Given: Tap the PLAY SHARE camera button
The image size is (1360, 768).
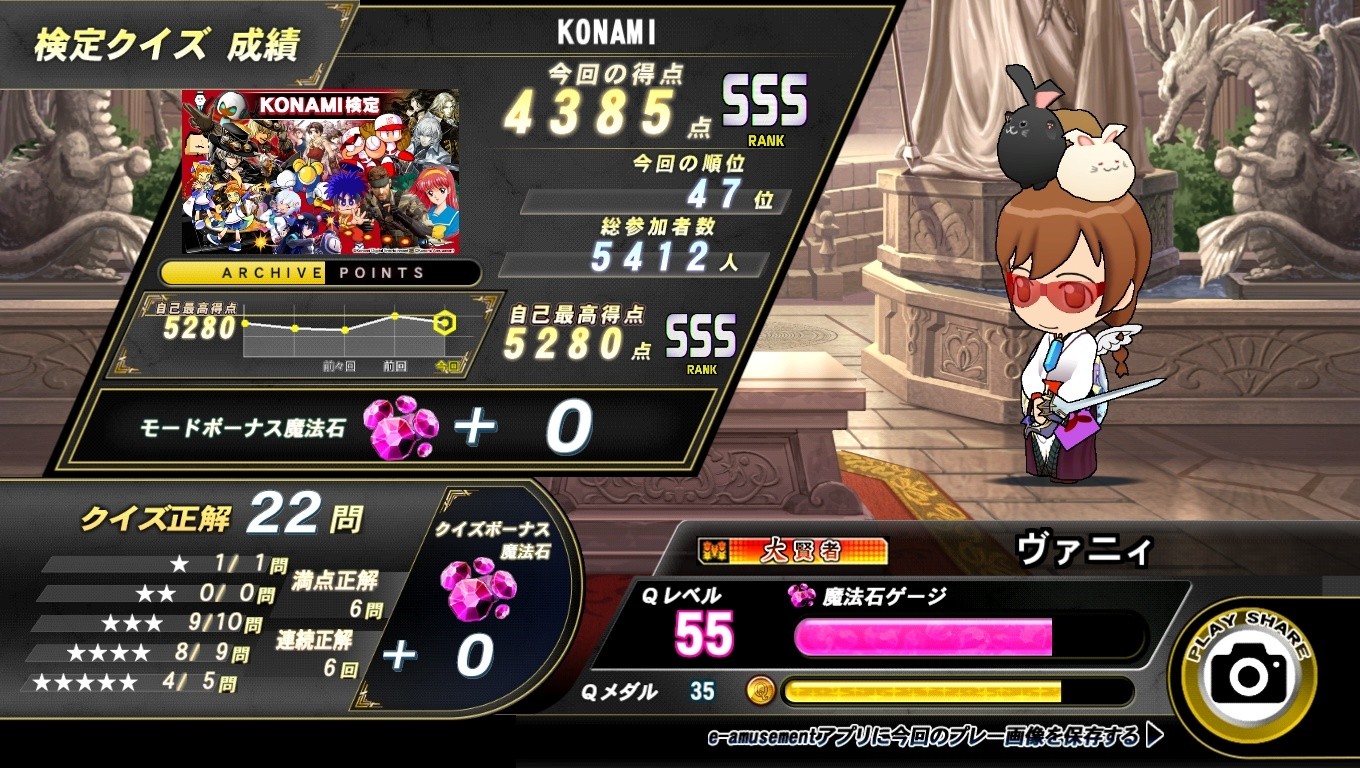Looking at the screenshot, I should pos(1249,677).
